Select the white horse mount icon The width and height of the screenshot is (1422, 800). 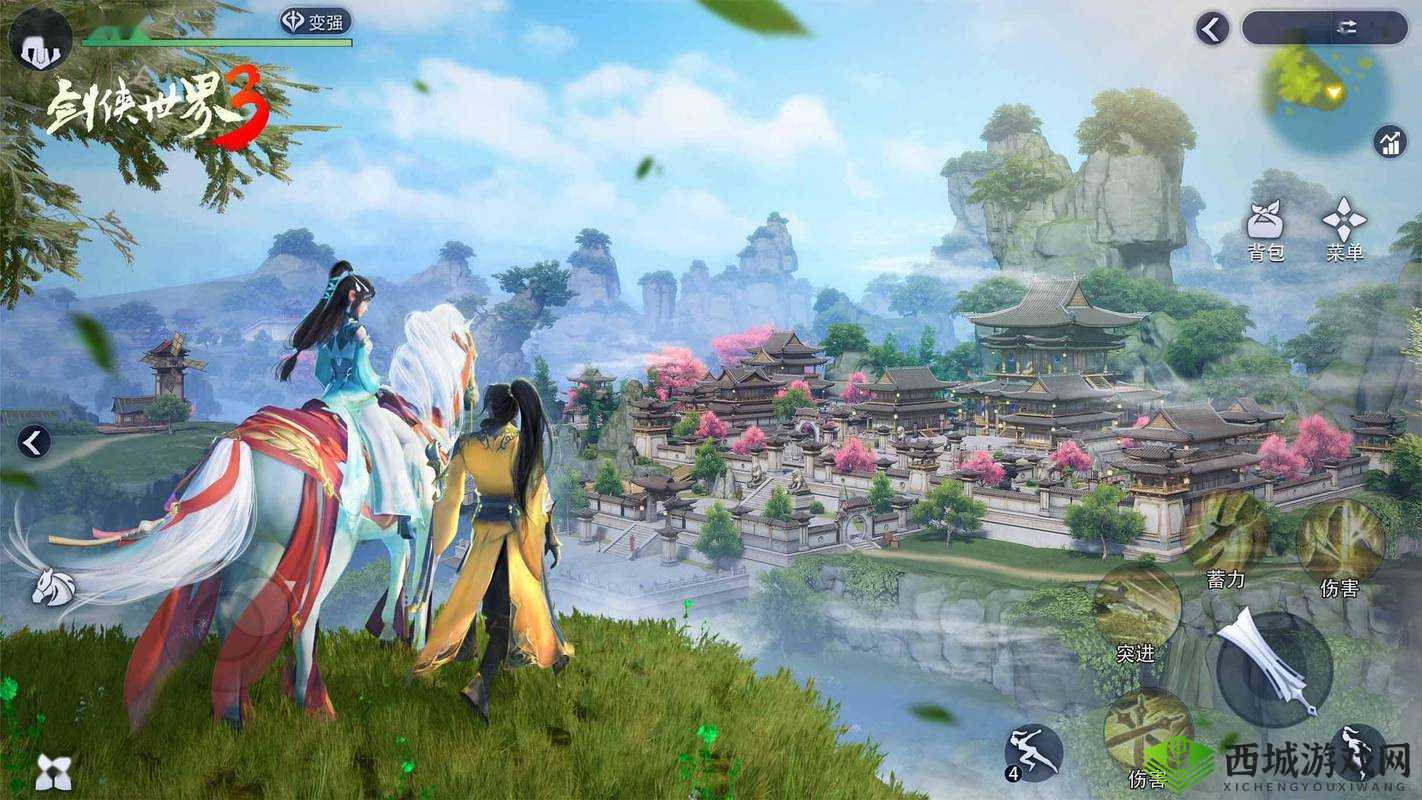click(54, 584)
